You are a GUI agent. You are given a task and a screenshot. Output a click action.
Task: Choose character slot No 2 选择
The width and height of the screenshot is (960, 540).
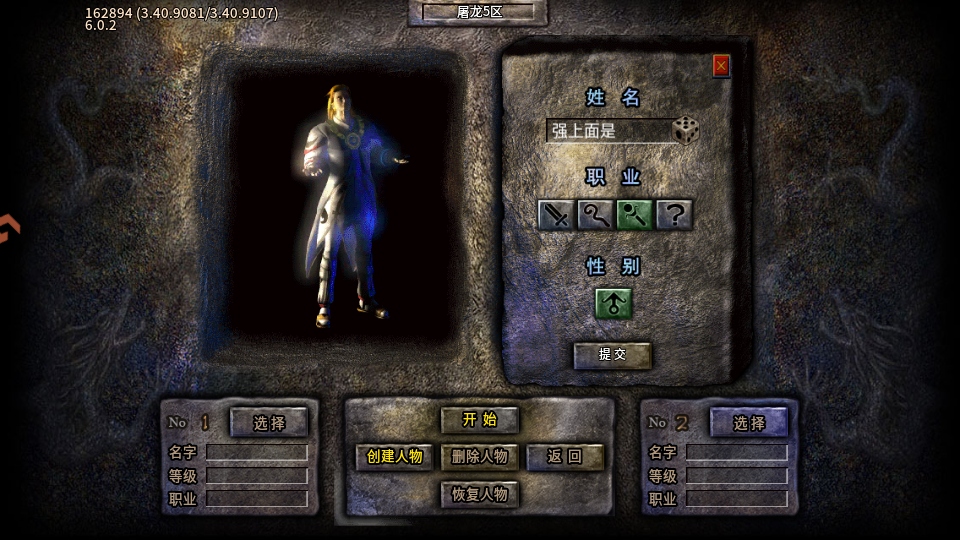(749, 423)
